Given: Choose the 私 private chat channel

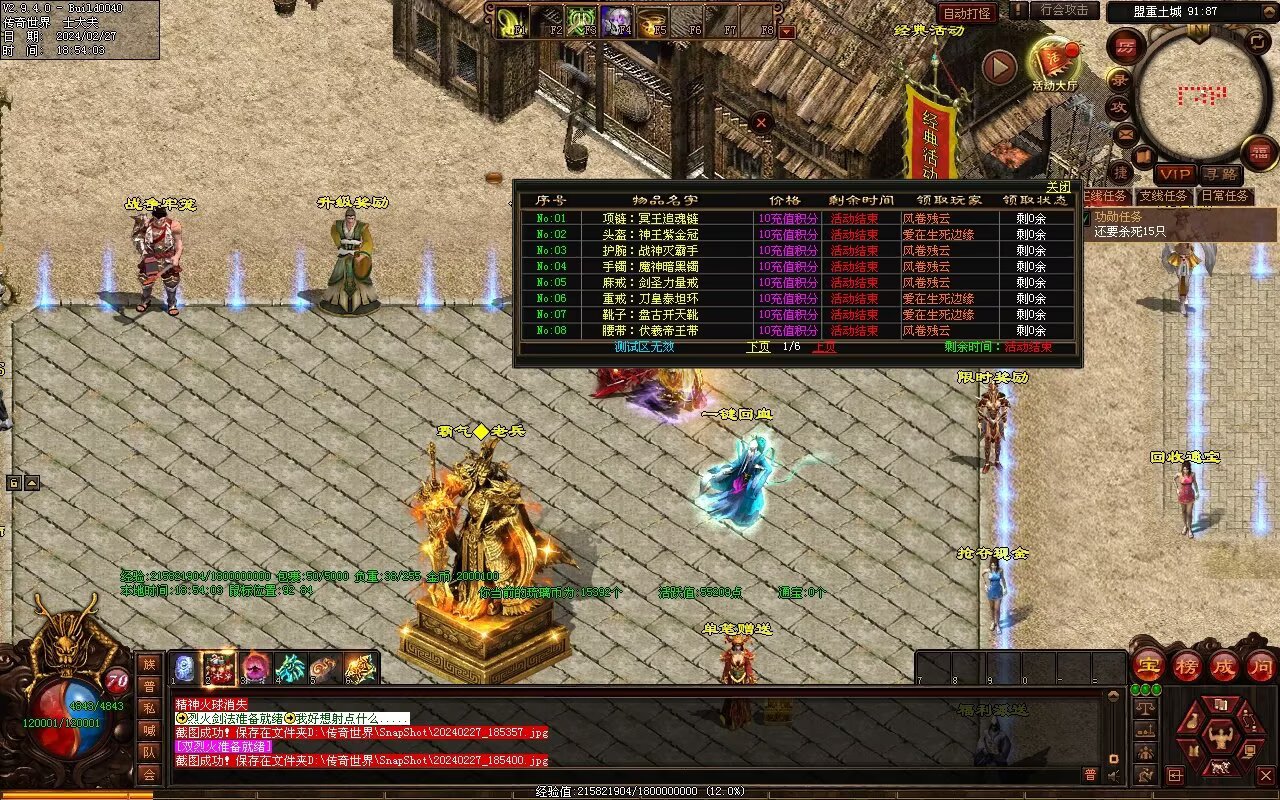Looking at the screenshot, I should (149, 708).
